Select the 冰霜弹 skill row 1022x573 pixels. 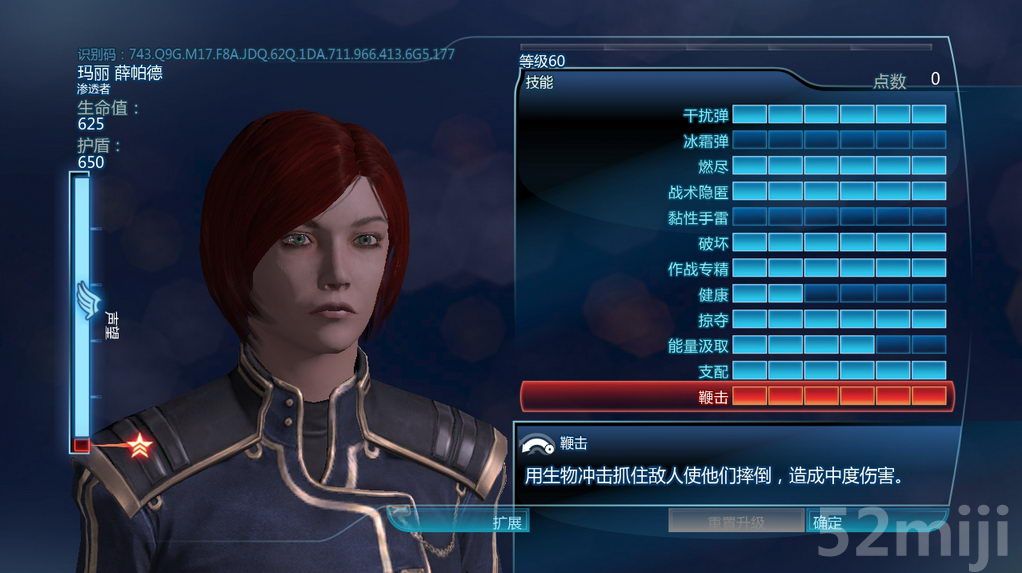pos(735,141)
